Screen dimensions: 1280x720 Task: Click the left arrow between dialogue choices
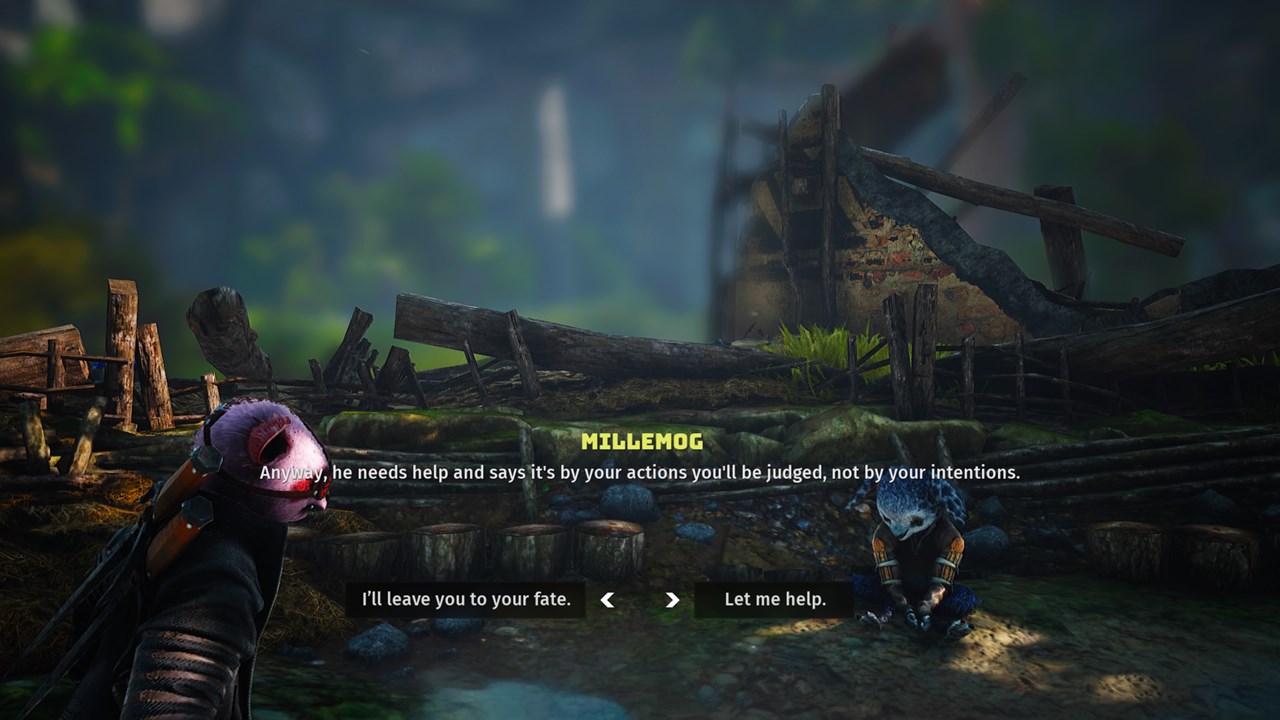click(607, 600)
